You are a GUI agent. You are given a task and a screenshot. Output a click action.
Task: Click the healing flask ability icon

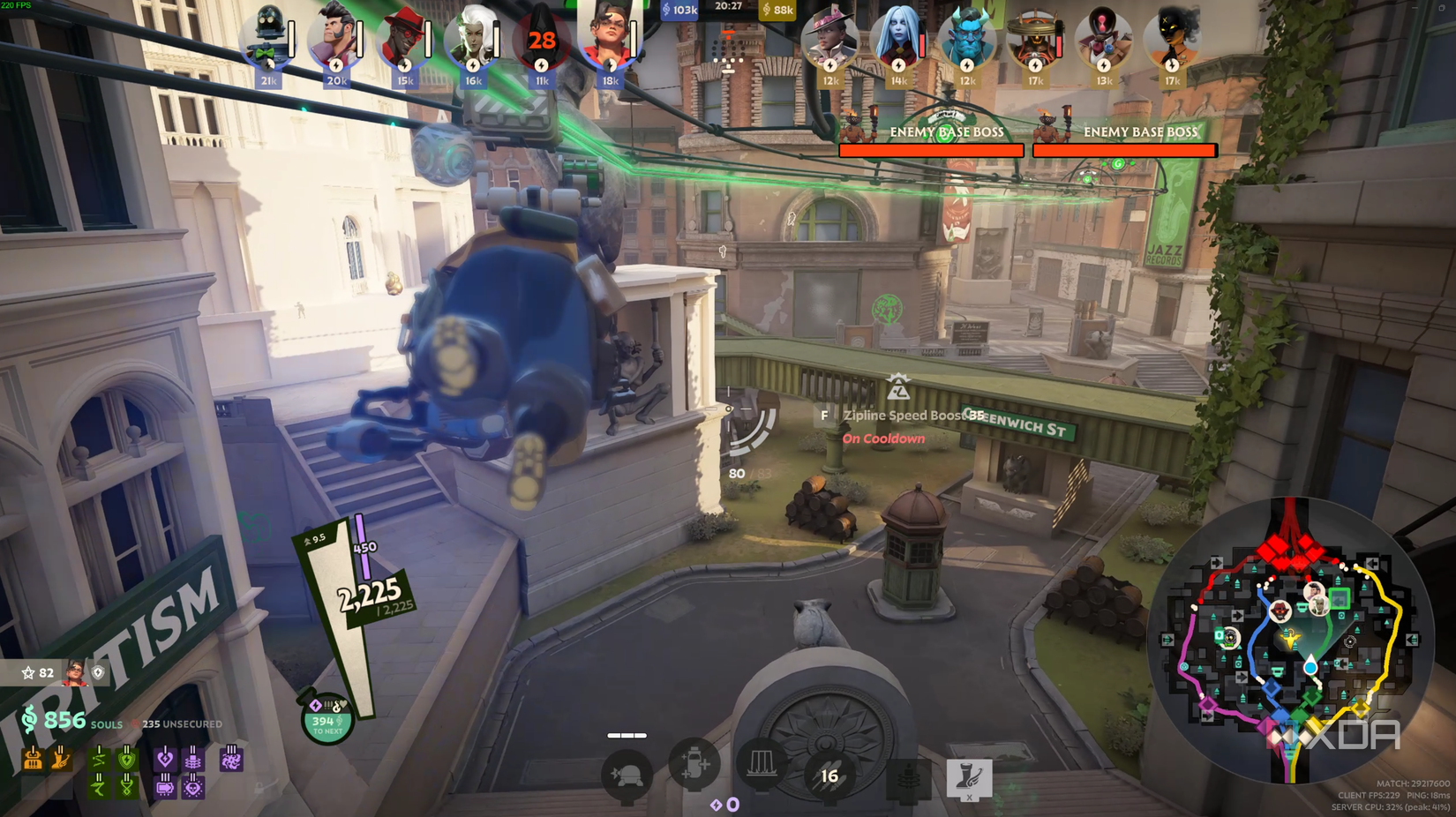[695, 767]
